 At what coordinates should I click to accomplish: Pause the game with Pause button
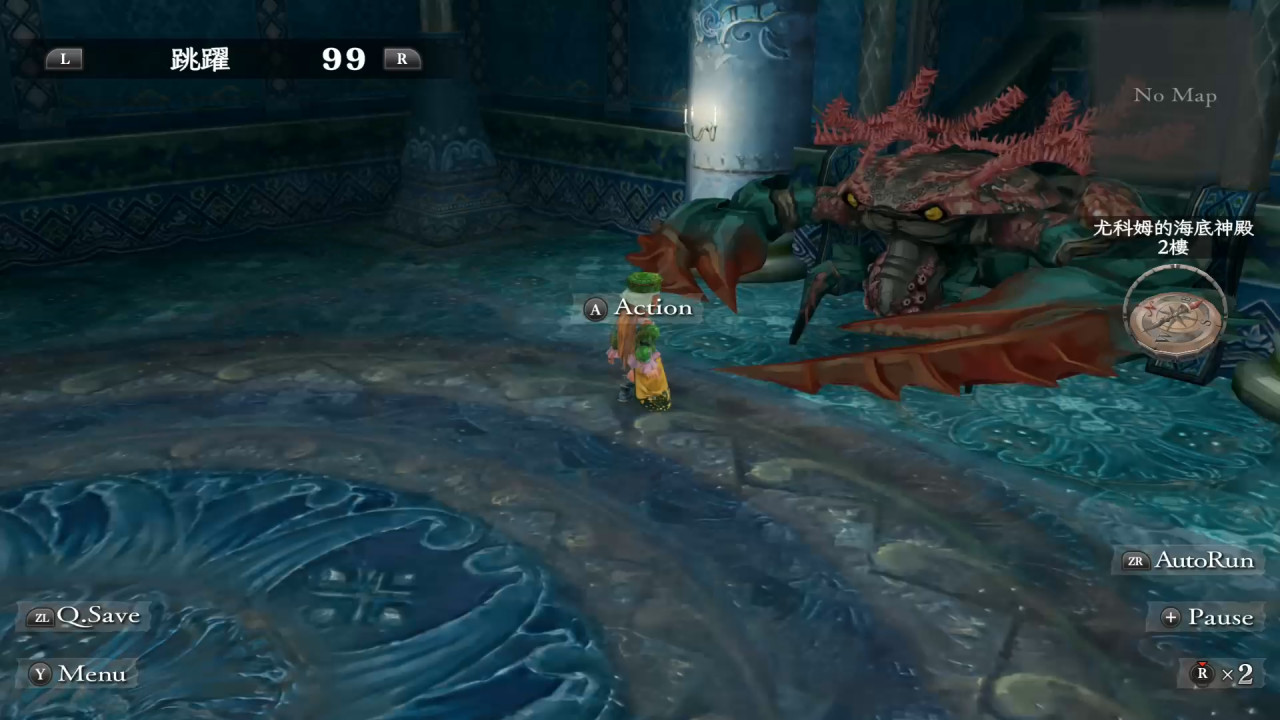click(x=1207, y=617)
